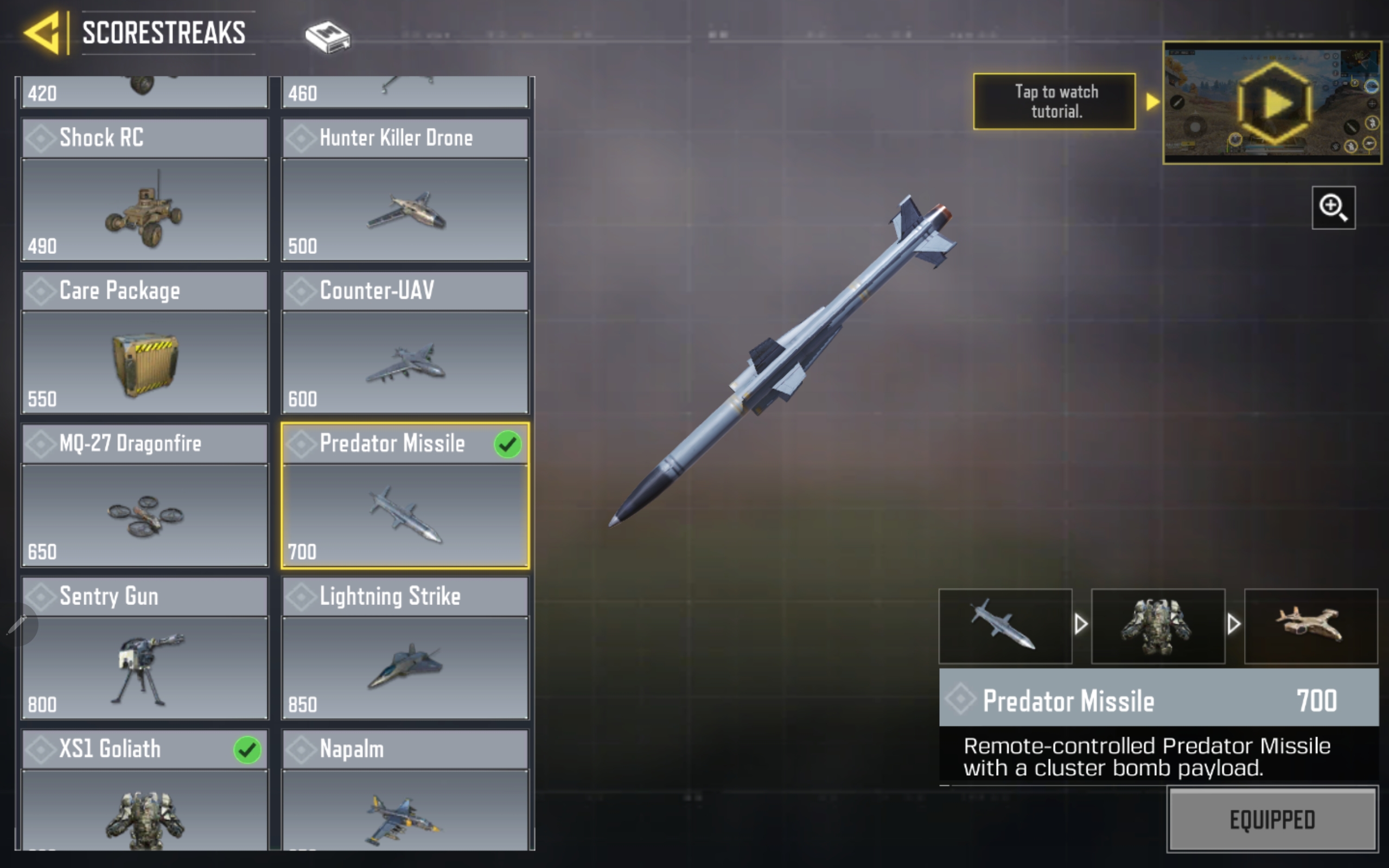Pick the Lightning Strike scorestreak
The image size is (1389, 868).
tap(405, 648)
